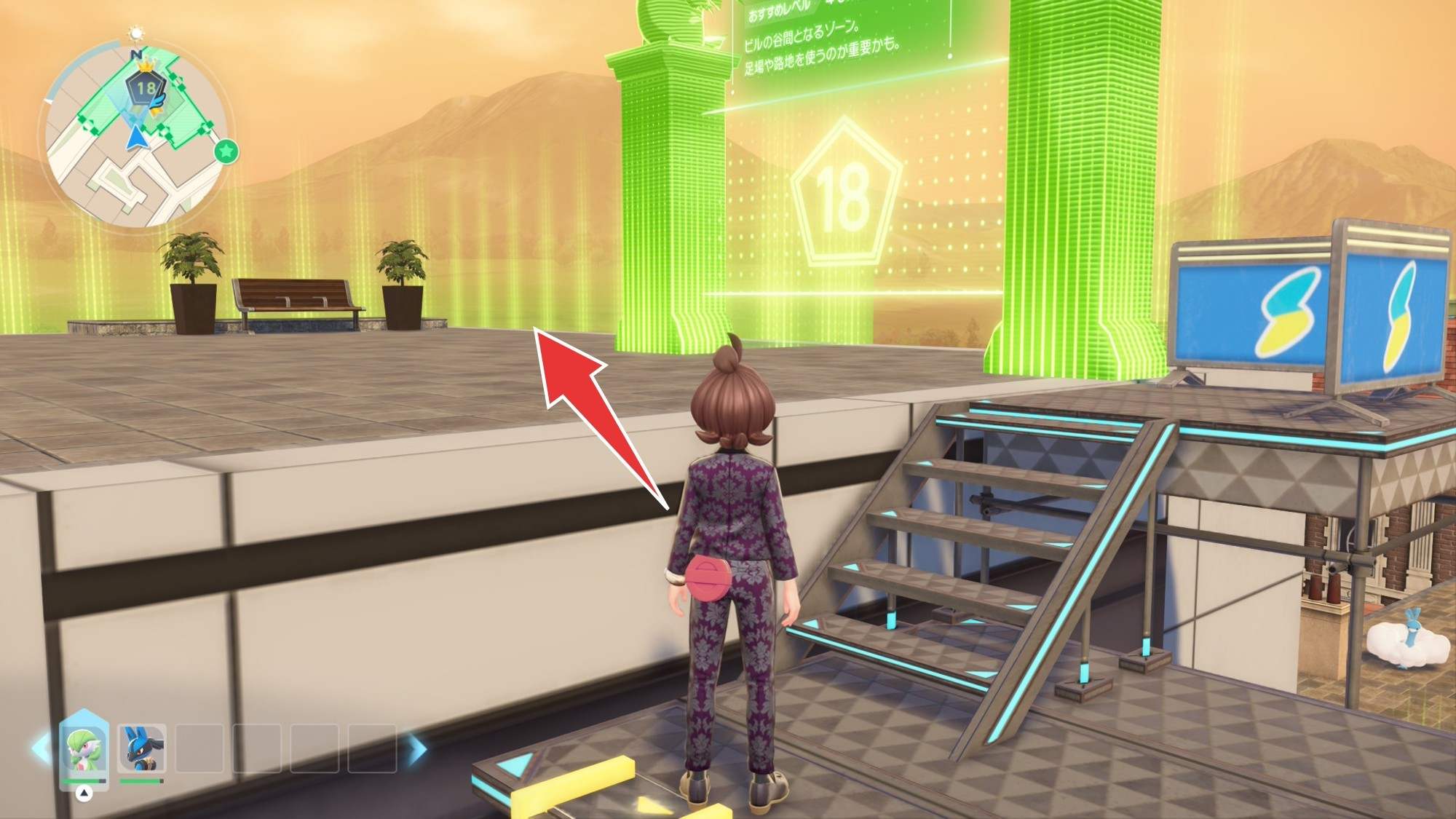Click the green star marker on minimap
This screenshot has height=819, width=1456.
click(226, 151)
